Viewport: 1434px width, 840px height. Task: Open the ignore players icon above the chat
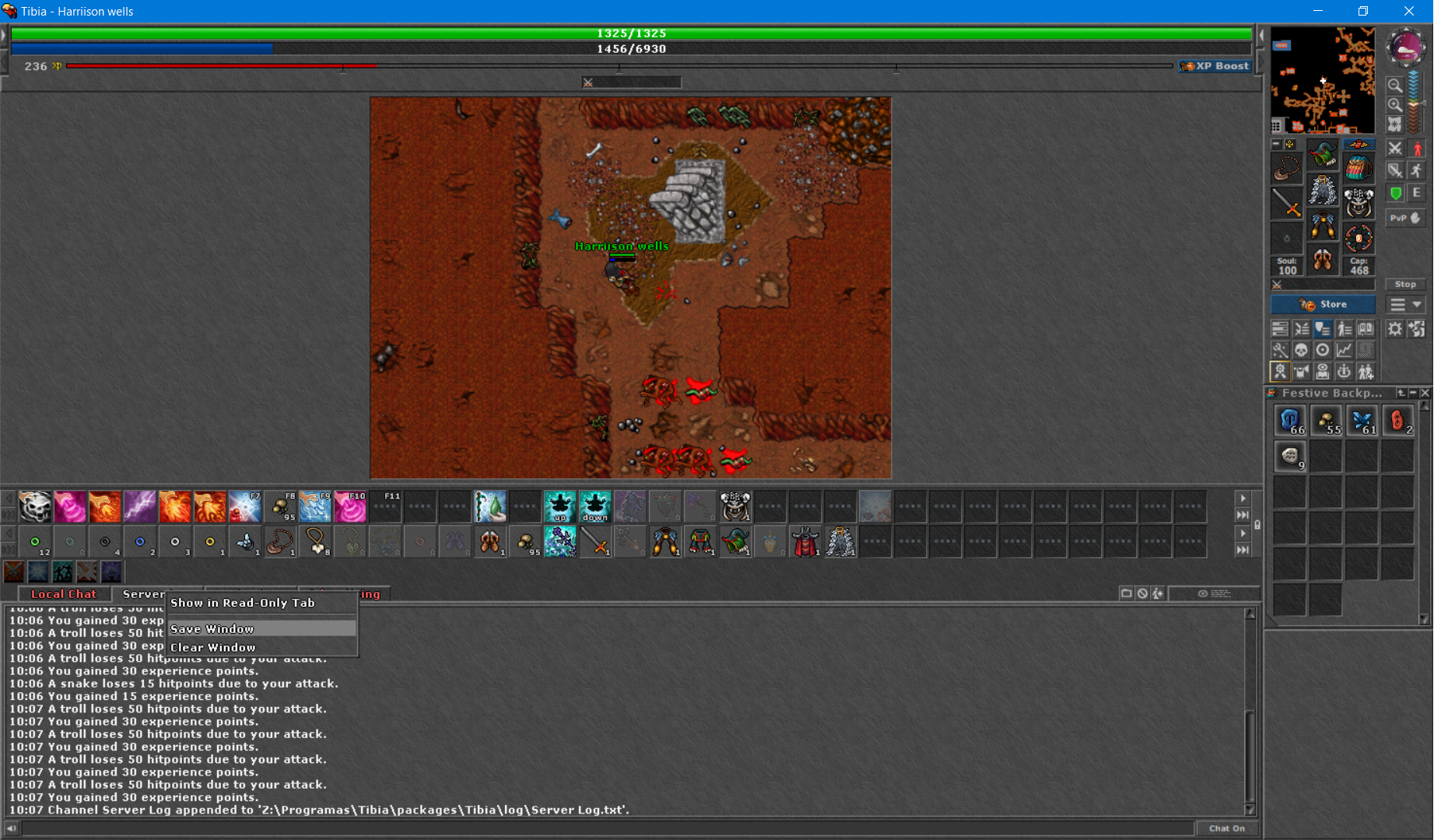(x=1141, y=593)
